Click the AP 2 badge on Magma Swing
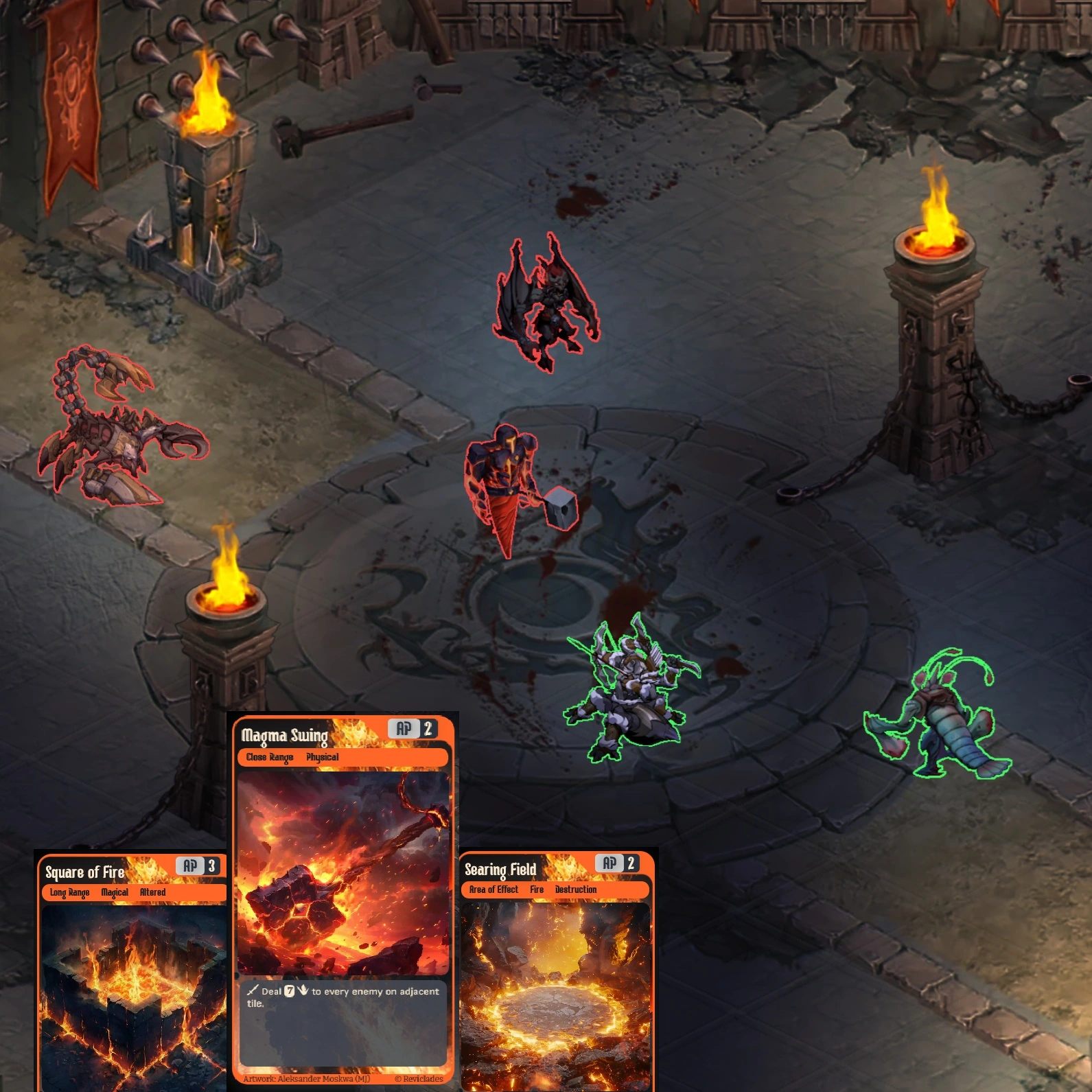The image size is (1092, 1092). coord(412,730)
